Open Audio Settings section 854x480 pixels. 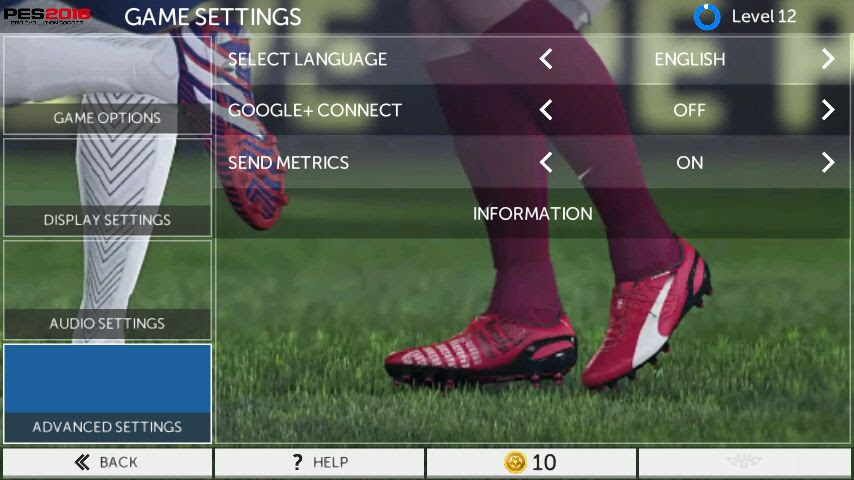[x=107, y=290]
